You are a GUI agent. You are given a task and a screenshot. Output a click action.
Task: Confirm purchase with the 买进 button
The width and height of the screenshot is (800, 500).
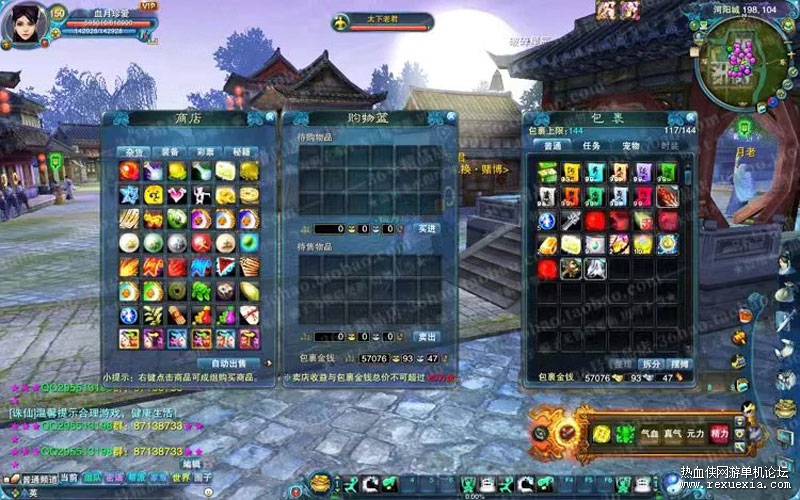point(427,229)
